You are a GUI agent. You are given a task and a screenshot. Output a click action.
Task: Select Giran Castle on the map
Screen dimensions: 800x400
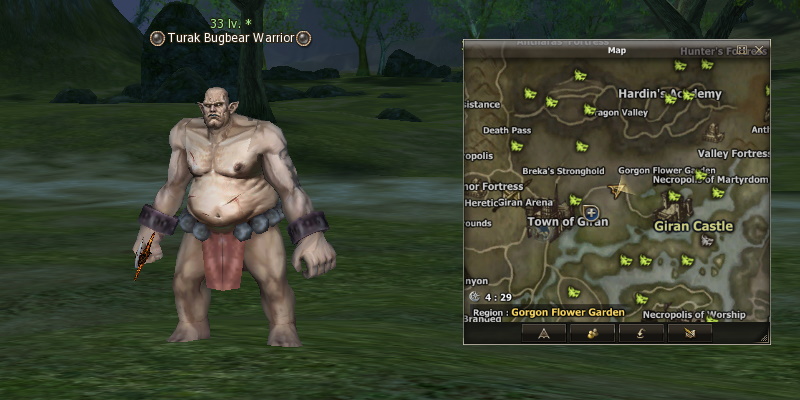[693, 226]
